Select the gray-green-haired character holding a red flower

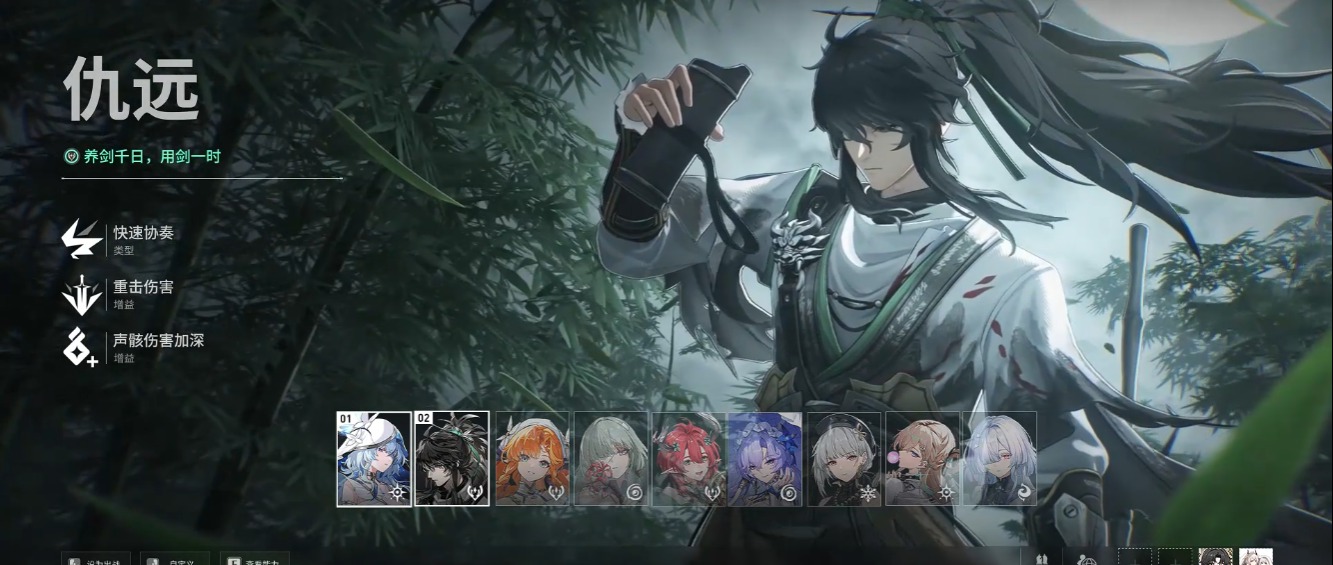coord(610,459)
